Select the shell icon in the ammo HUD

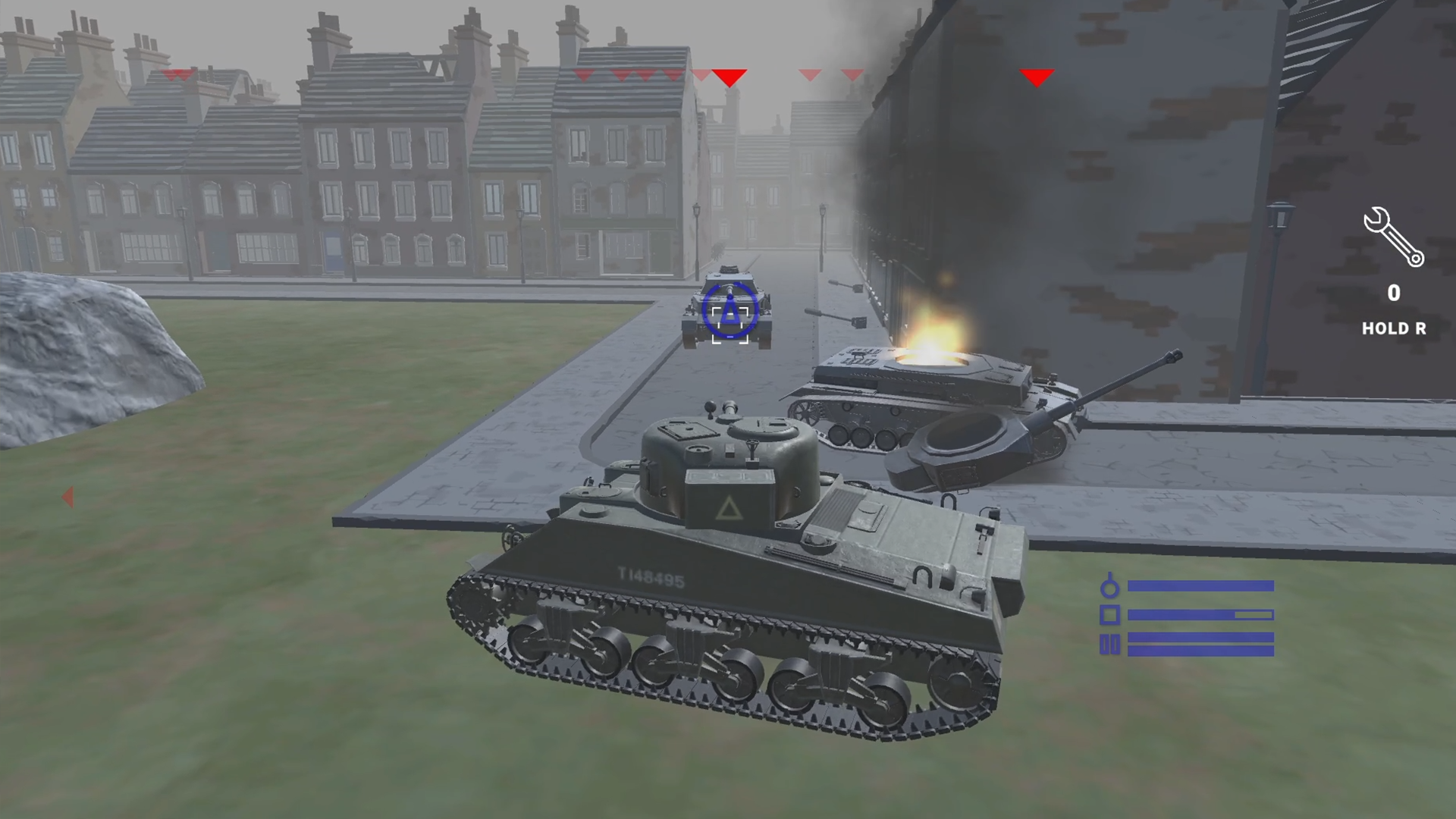coord(1110,589)
